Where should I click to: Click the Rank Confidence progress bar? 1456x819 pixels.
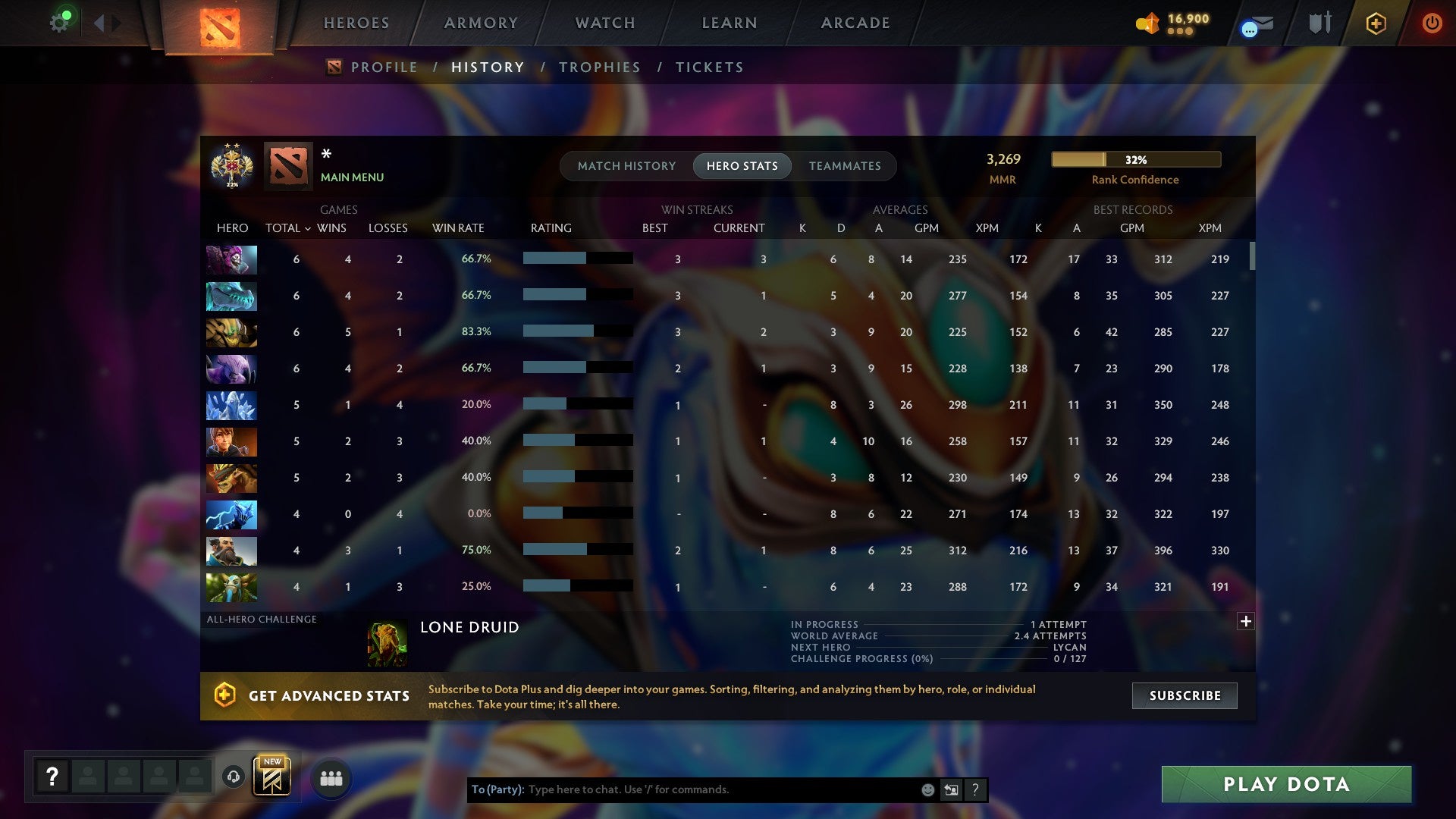[x=1135, y=159]
